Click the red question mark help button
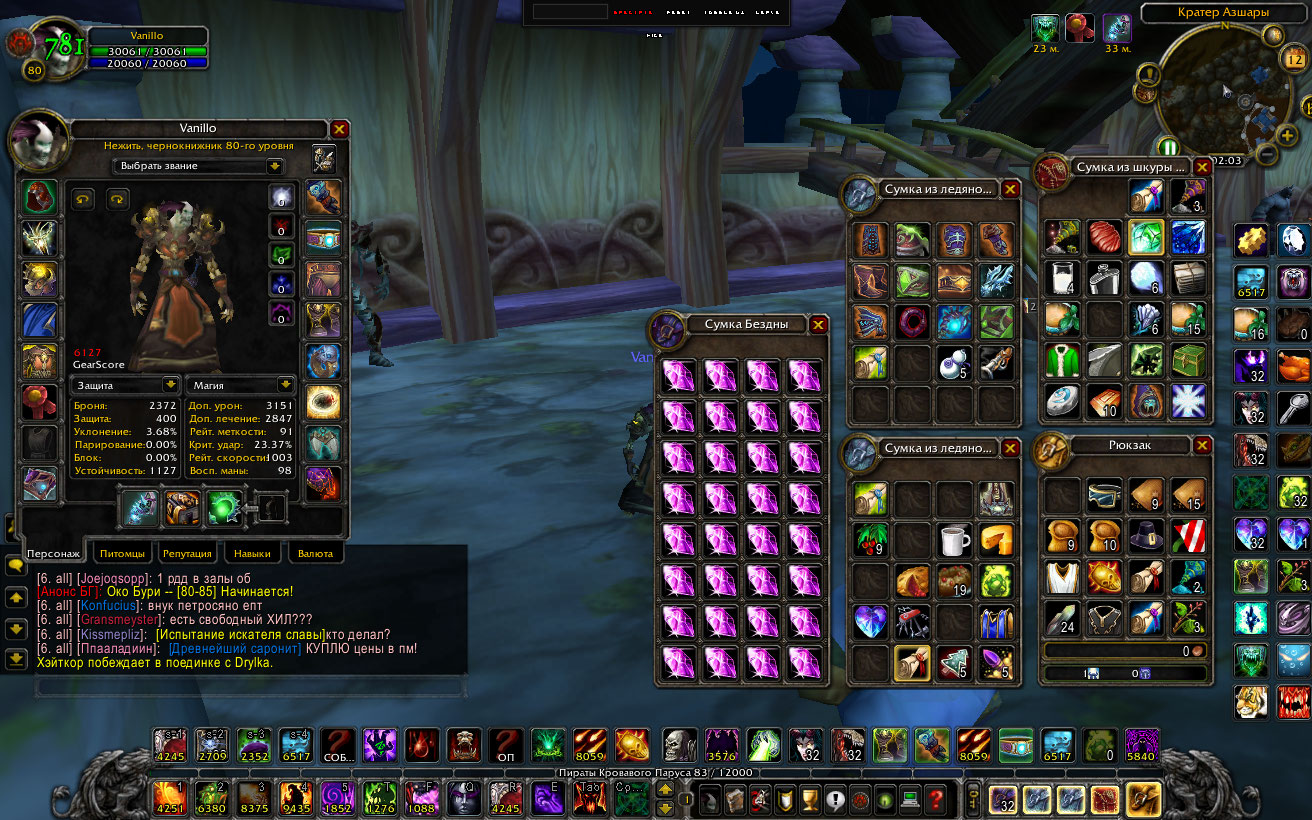Viewport: 1312px width, 820px height. tap(936, 800)
